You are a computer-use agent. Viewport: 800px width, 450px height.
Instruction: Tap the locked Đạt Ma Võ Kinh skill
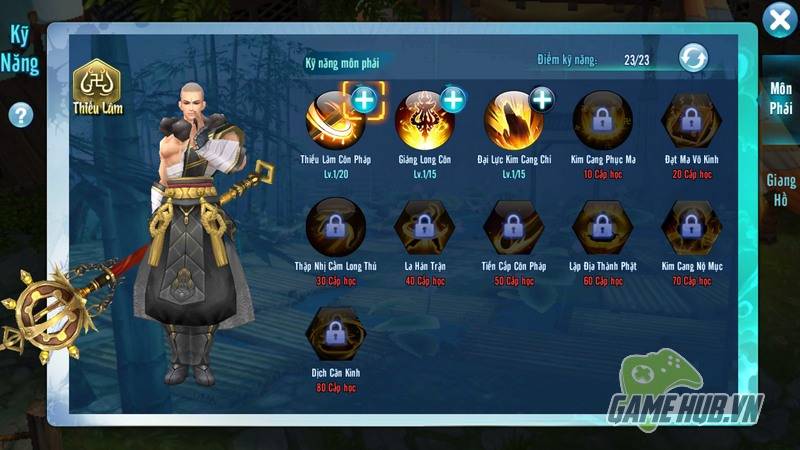pos(690,121)
